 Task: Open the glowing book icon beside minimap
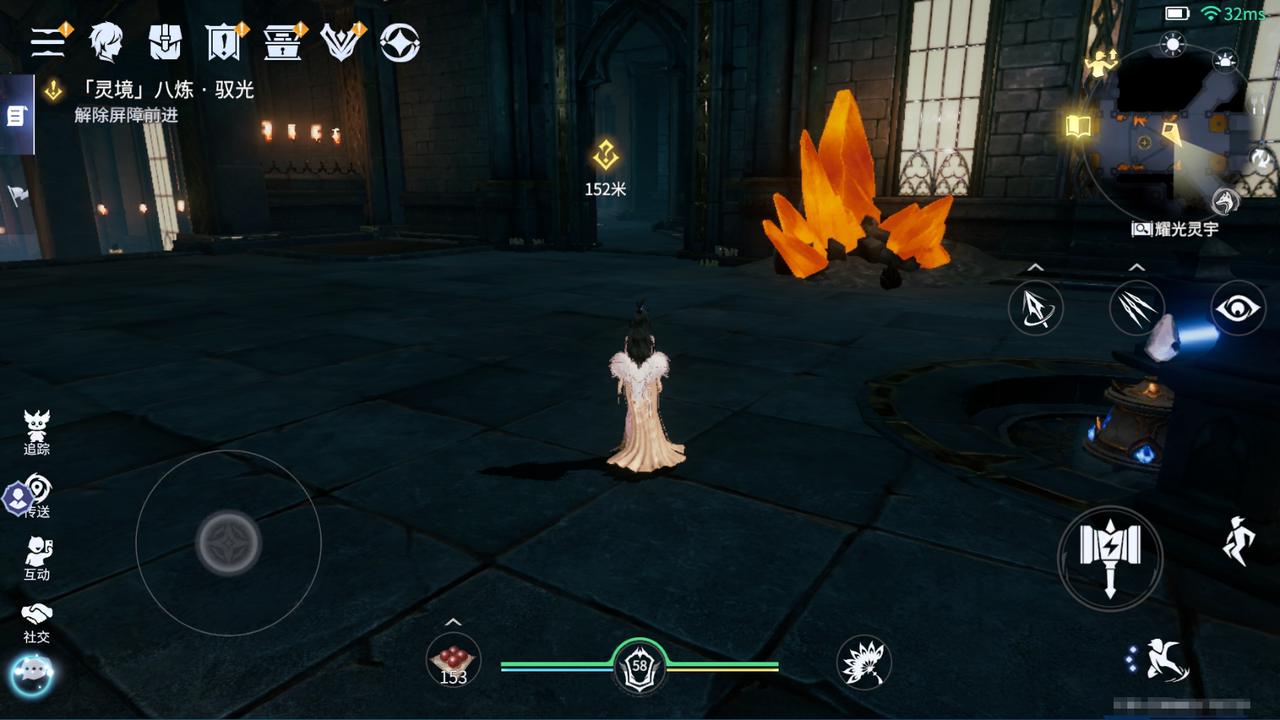pos(1077,127)
